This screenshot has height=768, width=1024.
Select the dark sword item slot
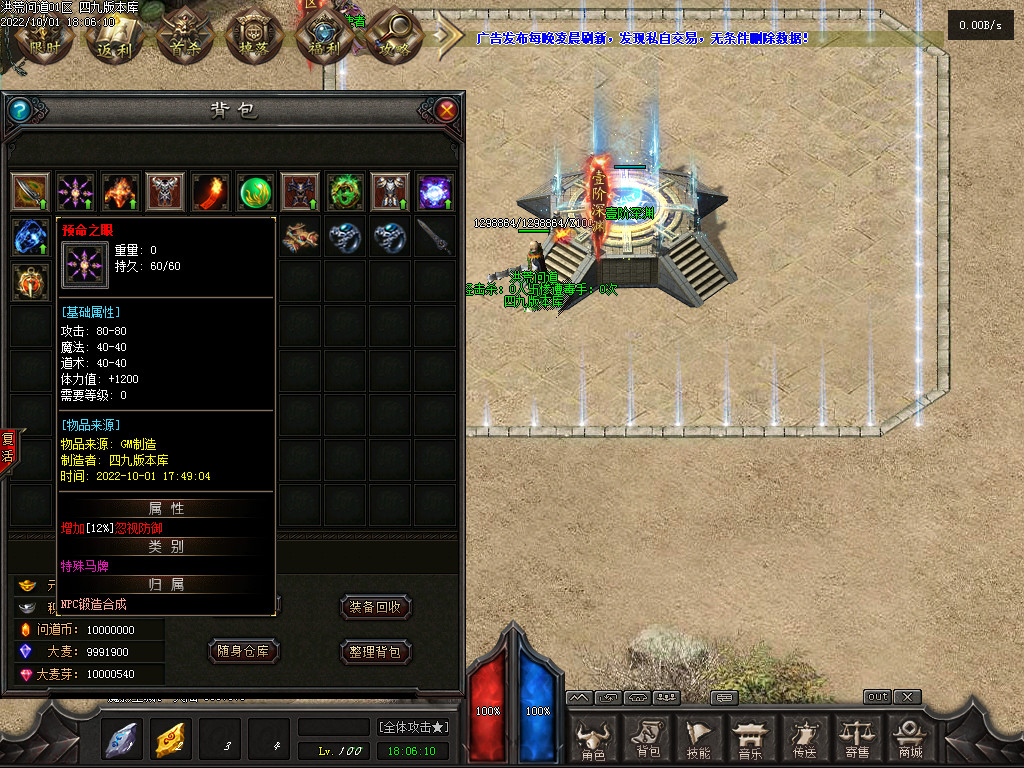pos(435,237)
